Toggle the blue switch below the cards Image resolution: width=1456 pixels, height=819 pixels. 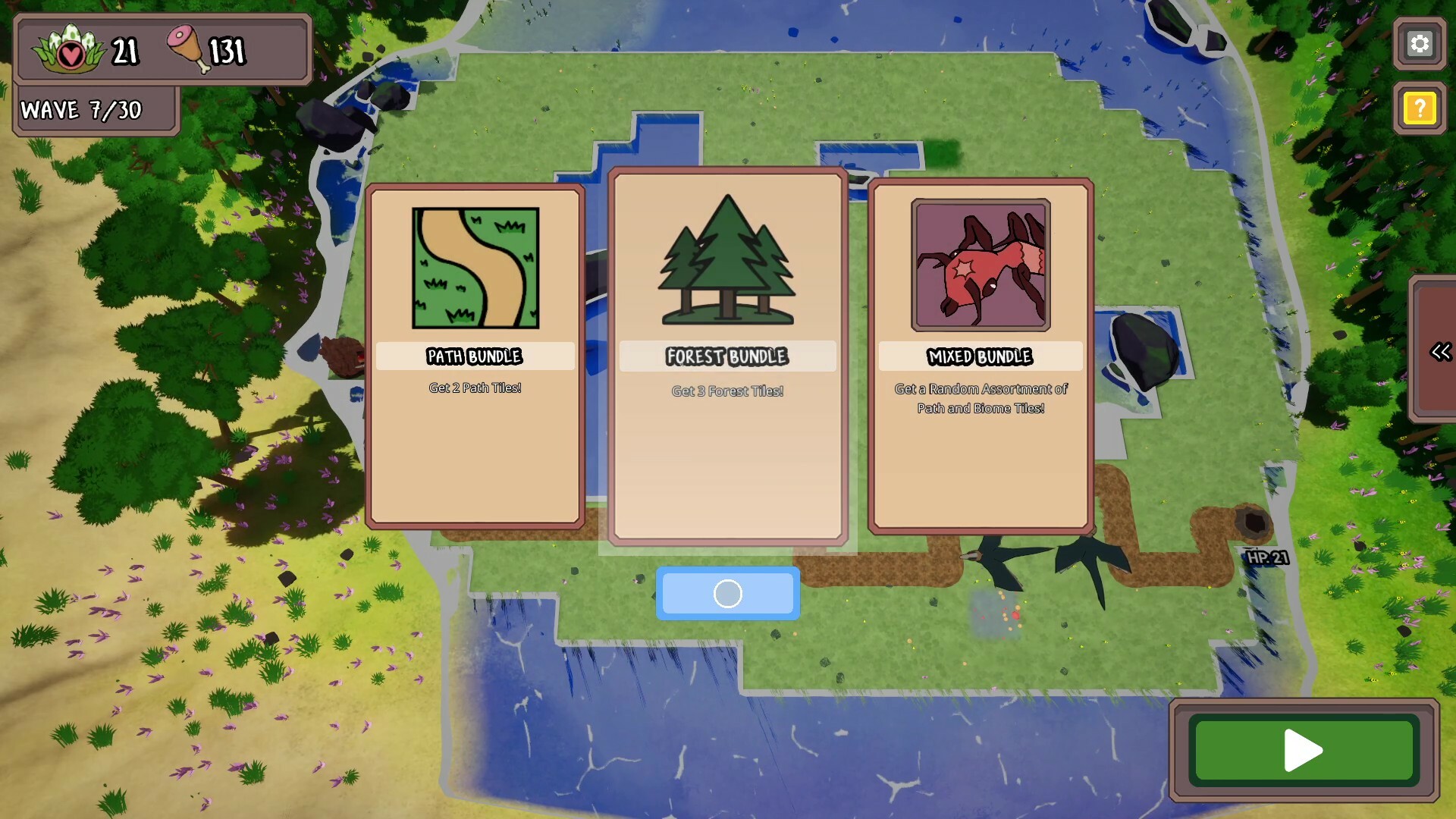point(726,594)
